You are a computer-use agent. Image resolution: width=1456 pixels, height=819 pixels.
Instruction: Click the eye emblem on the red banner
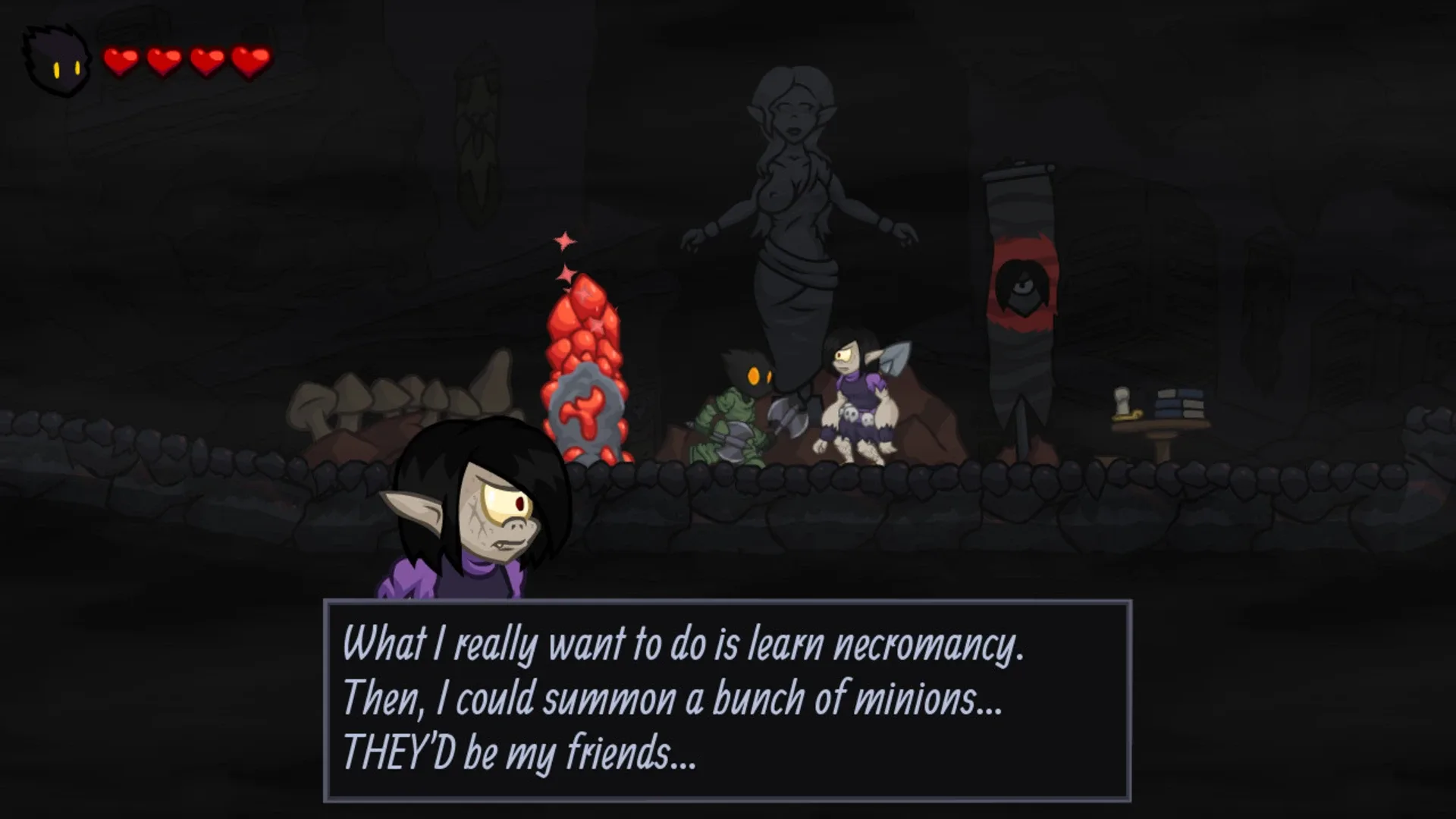pos(1023,287)
